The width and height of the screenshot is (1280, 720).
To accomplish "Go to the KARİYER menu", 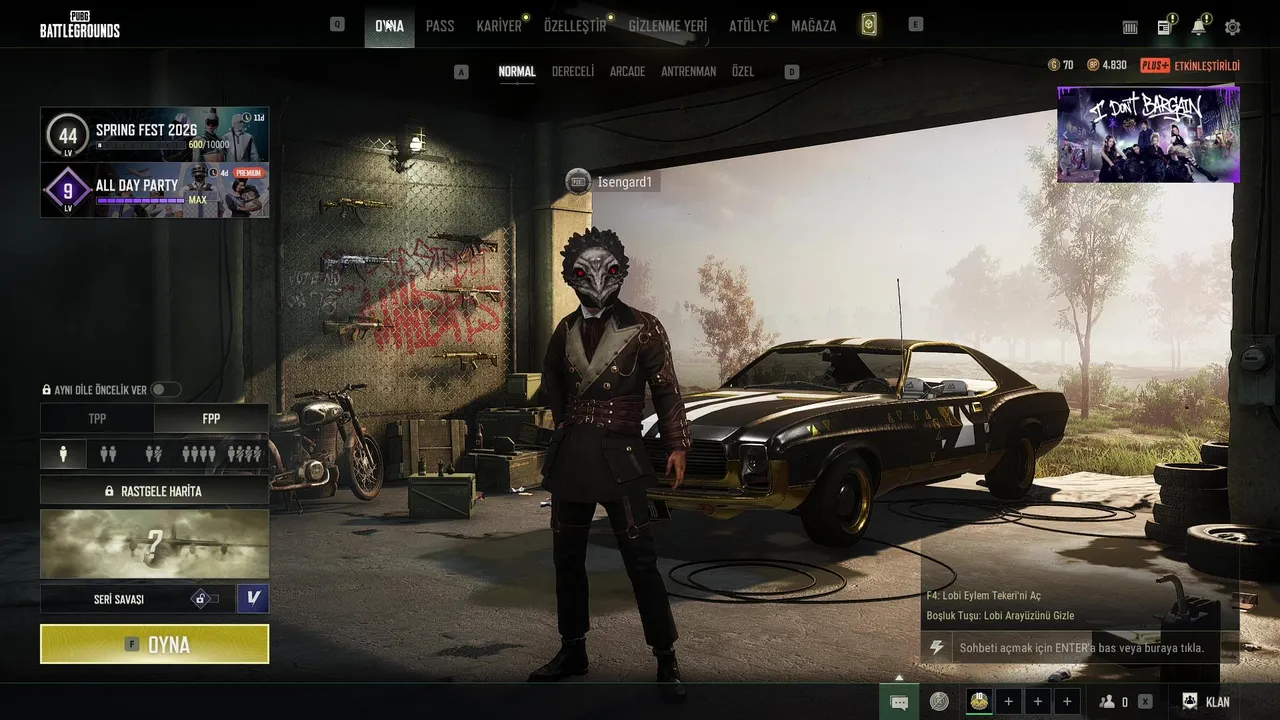I will coord(499,26).
